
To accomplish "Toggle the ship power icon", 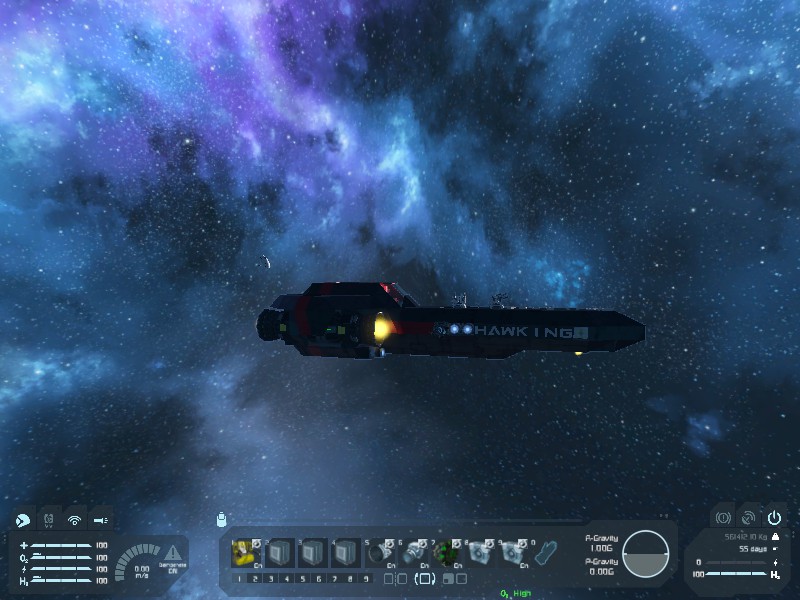I will pos(774,518).
